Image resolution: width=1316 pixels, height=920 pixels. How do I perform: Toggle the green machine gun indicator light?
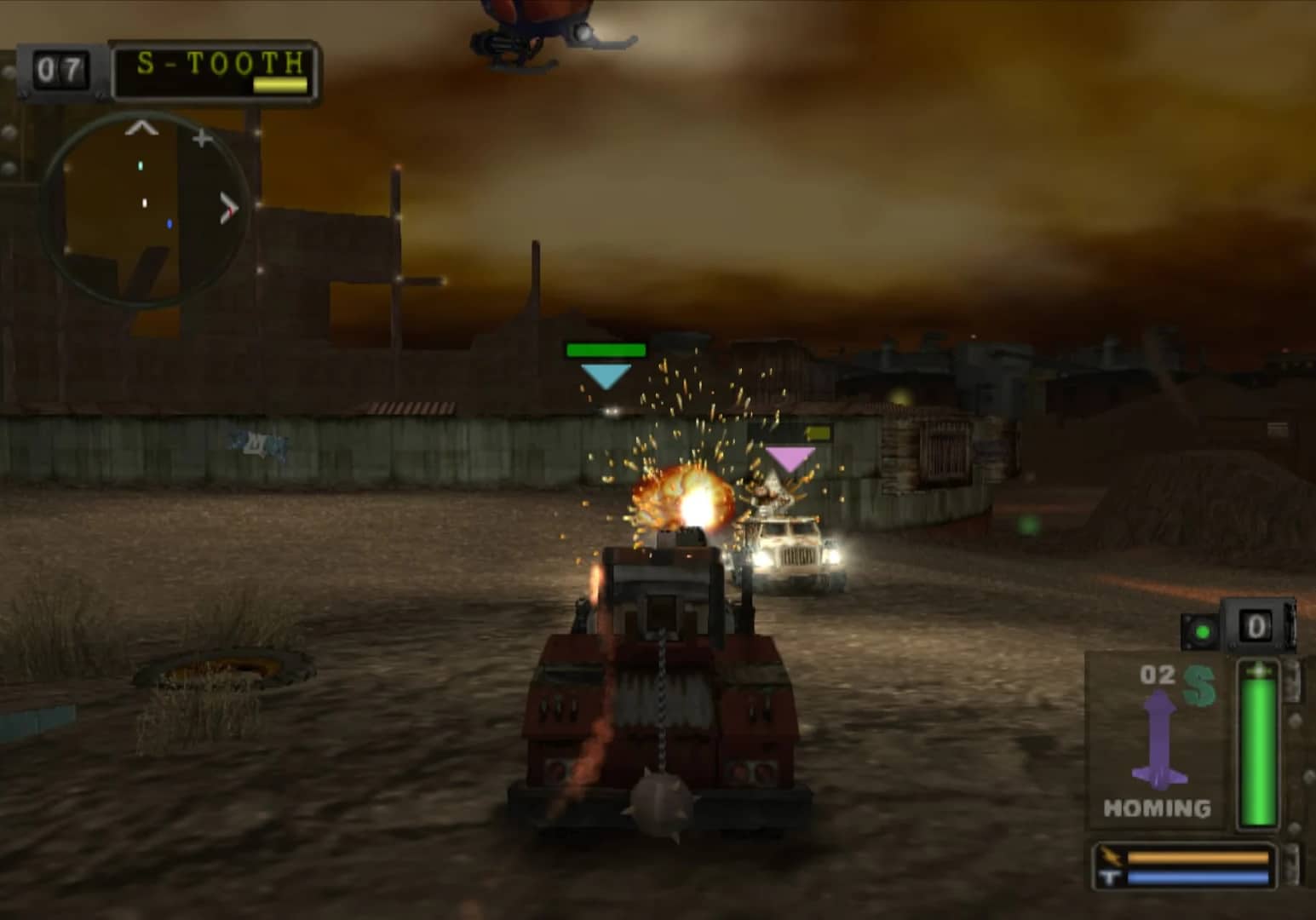click(1200, 631)
